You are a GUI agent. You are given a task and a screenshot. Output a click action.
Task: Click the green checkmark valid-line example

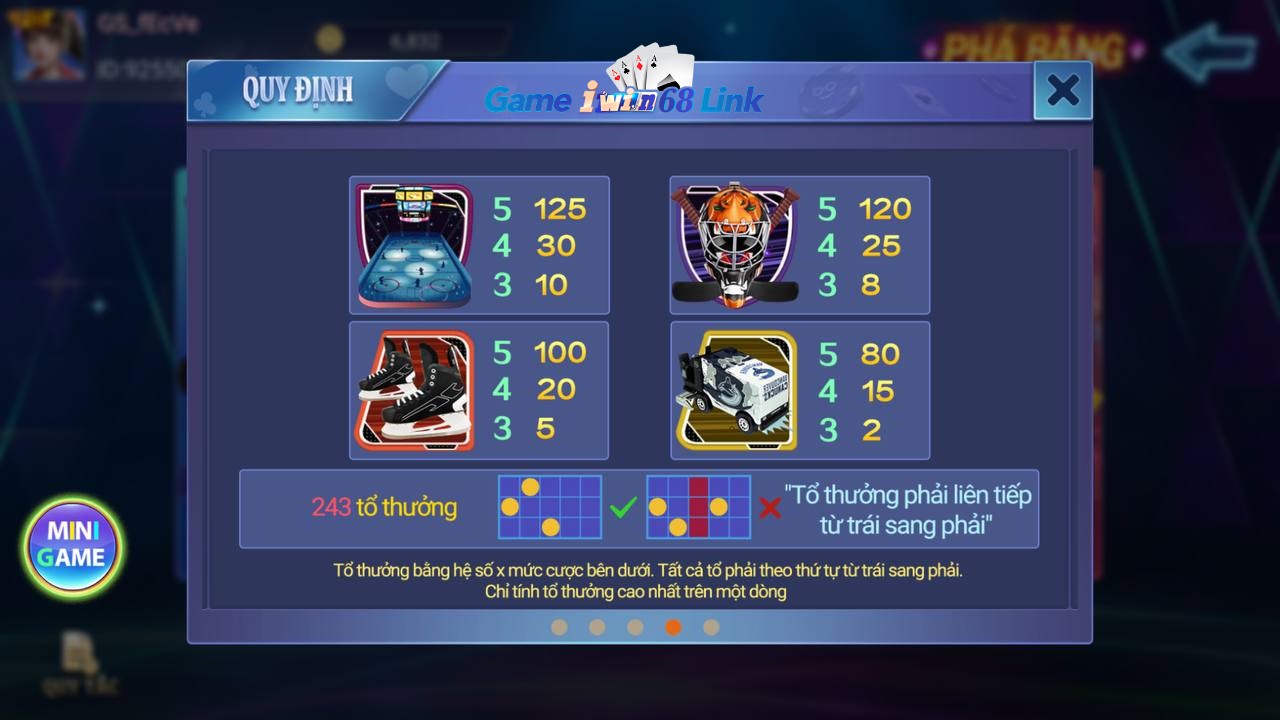621,508
